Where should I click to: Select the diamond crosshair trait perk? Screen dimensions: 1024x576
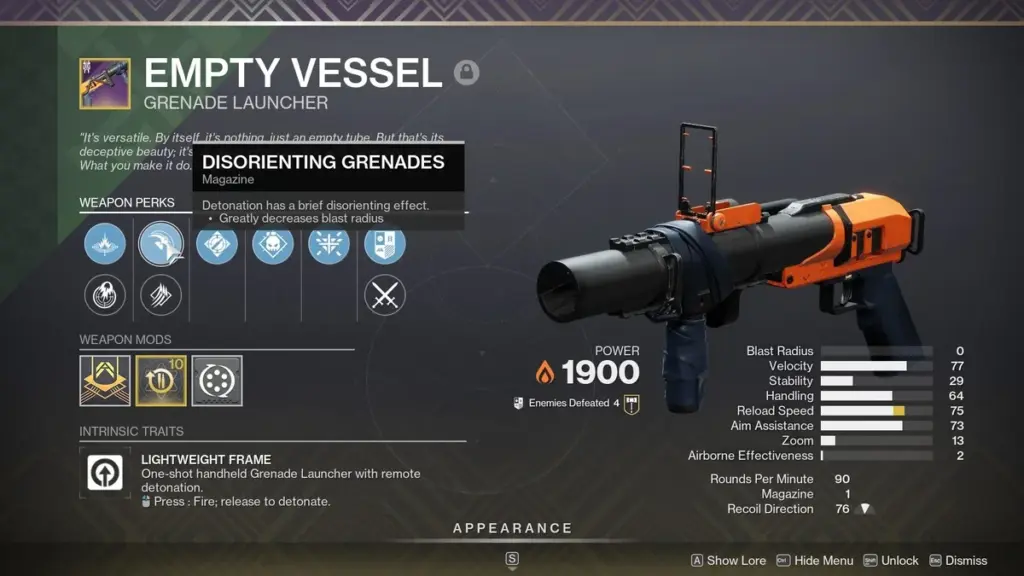coord(217,244)
